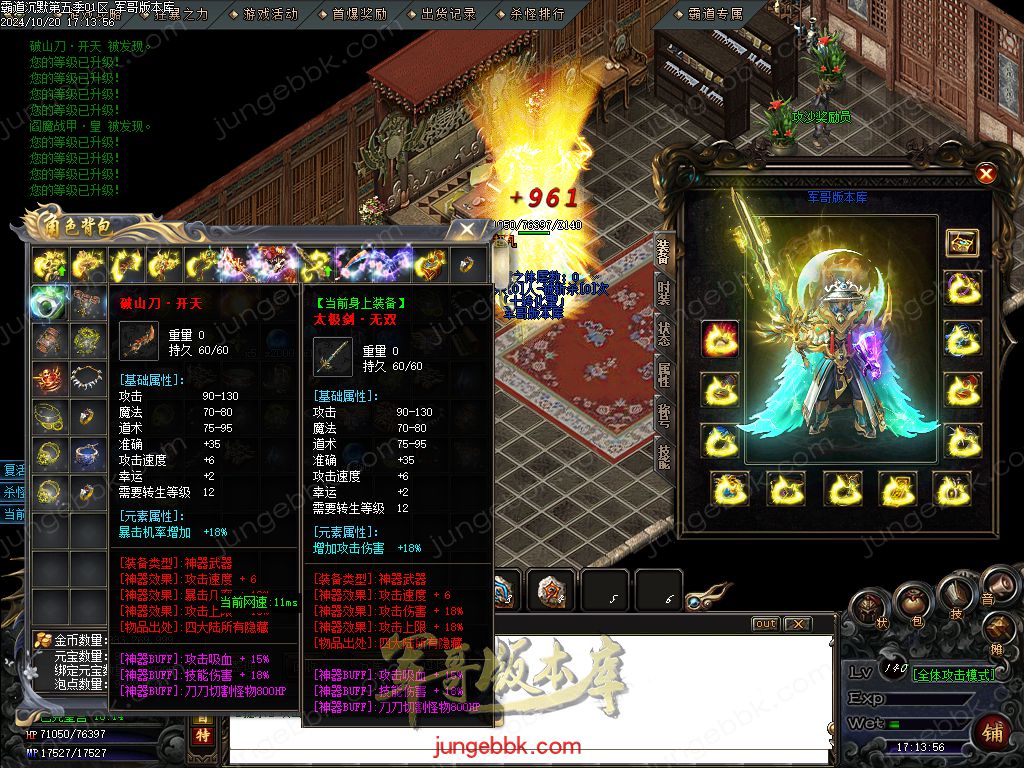Viewport: 1024px width, 768px height.
Task: Open the 霸道专属 exclusive menu
Action: point(716,14)
